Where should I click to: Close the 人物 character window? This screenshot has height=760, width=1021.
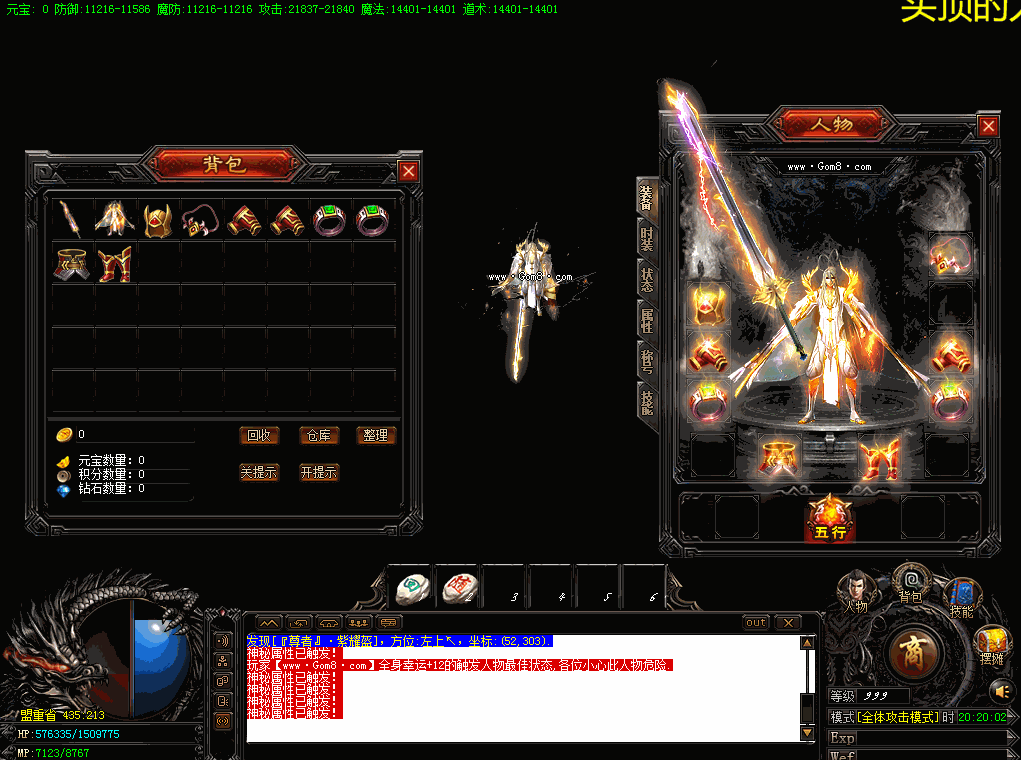(988, 126)
